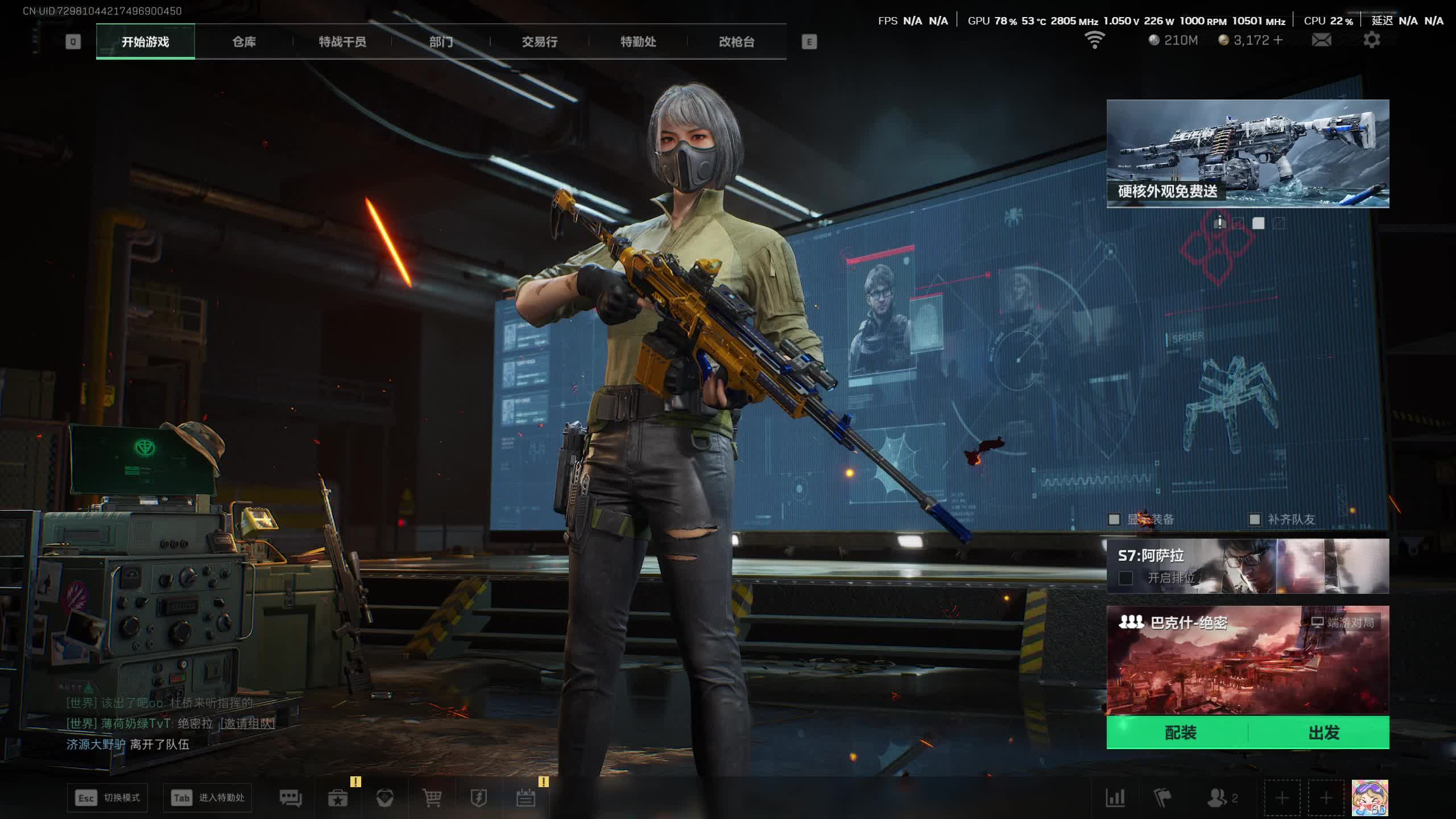This screenshot has height=819, width=1456.
Task: Open the mail envelope icon
Action: tap(1321, 40)
